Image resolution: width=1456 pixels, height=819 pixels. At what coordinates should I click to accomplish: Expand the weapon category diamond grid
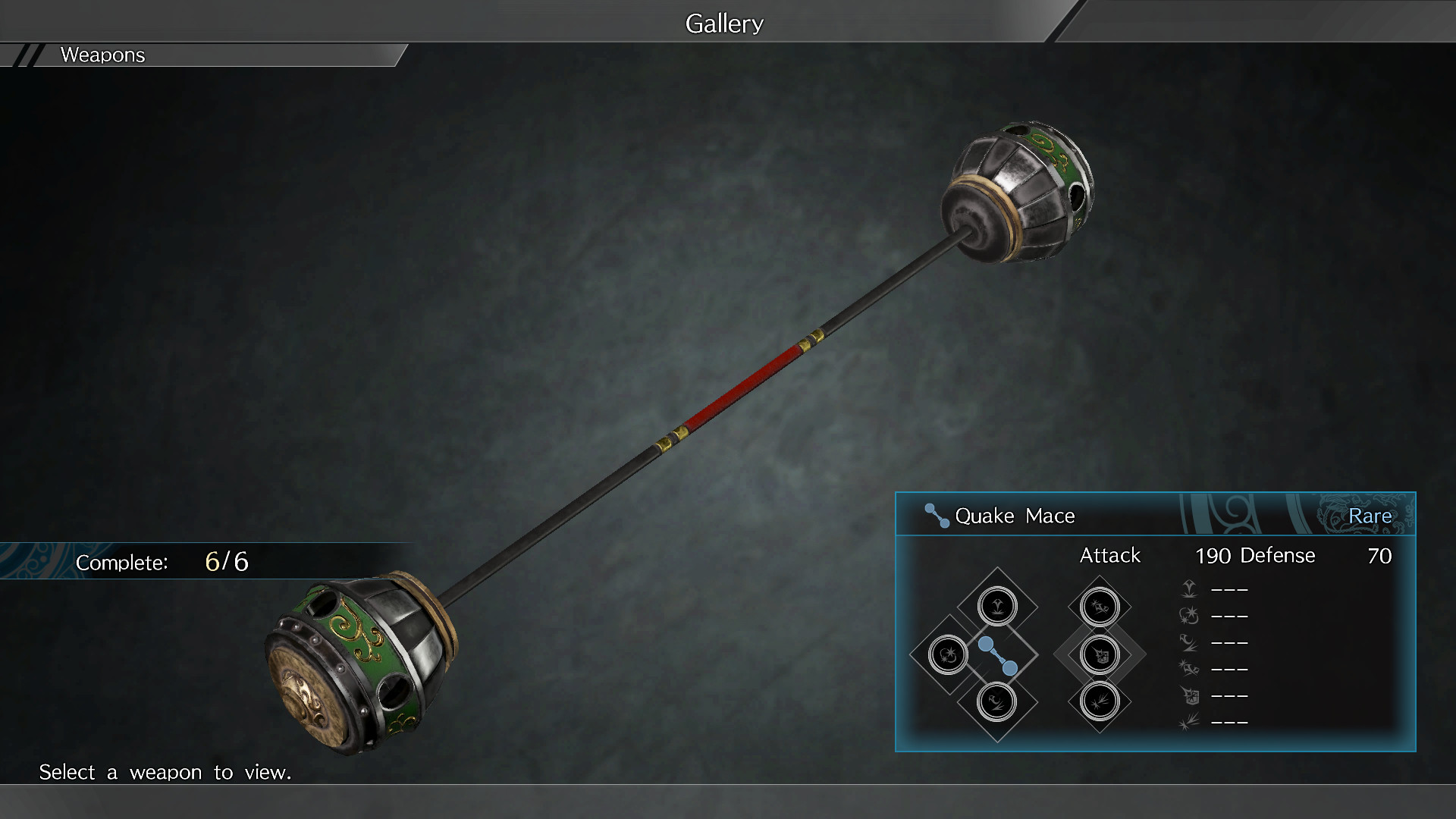[x=1022, y=654]
